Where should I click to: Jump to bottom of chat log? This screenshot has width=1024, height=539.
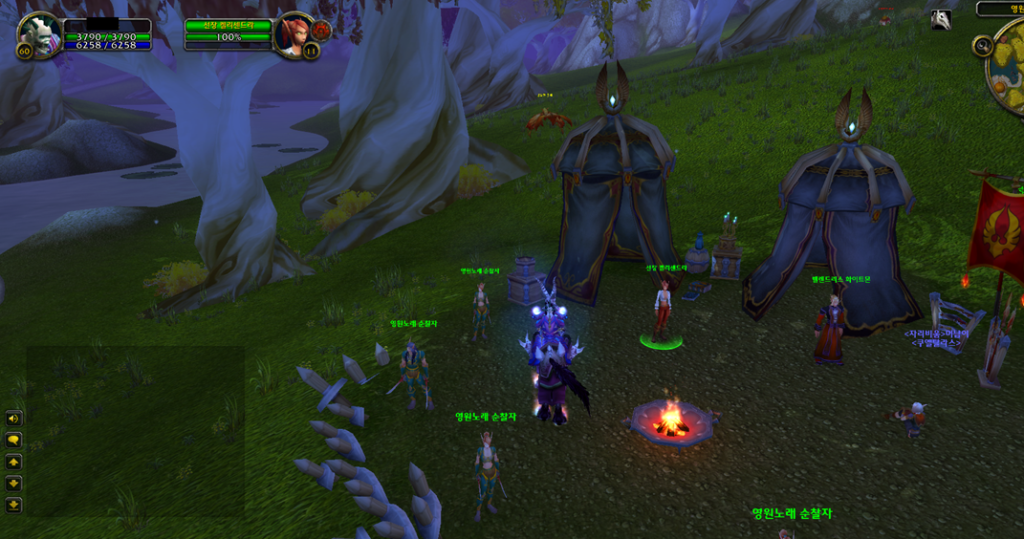(14, 505)
